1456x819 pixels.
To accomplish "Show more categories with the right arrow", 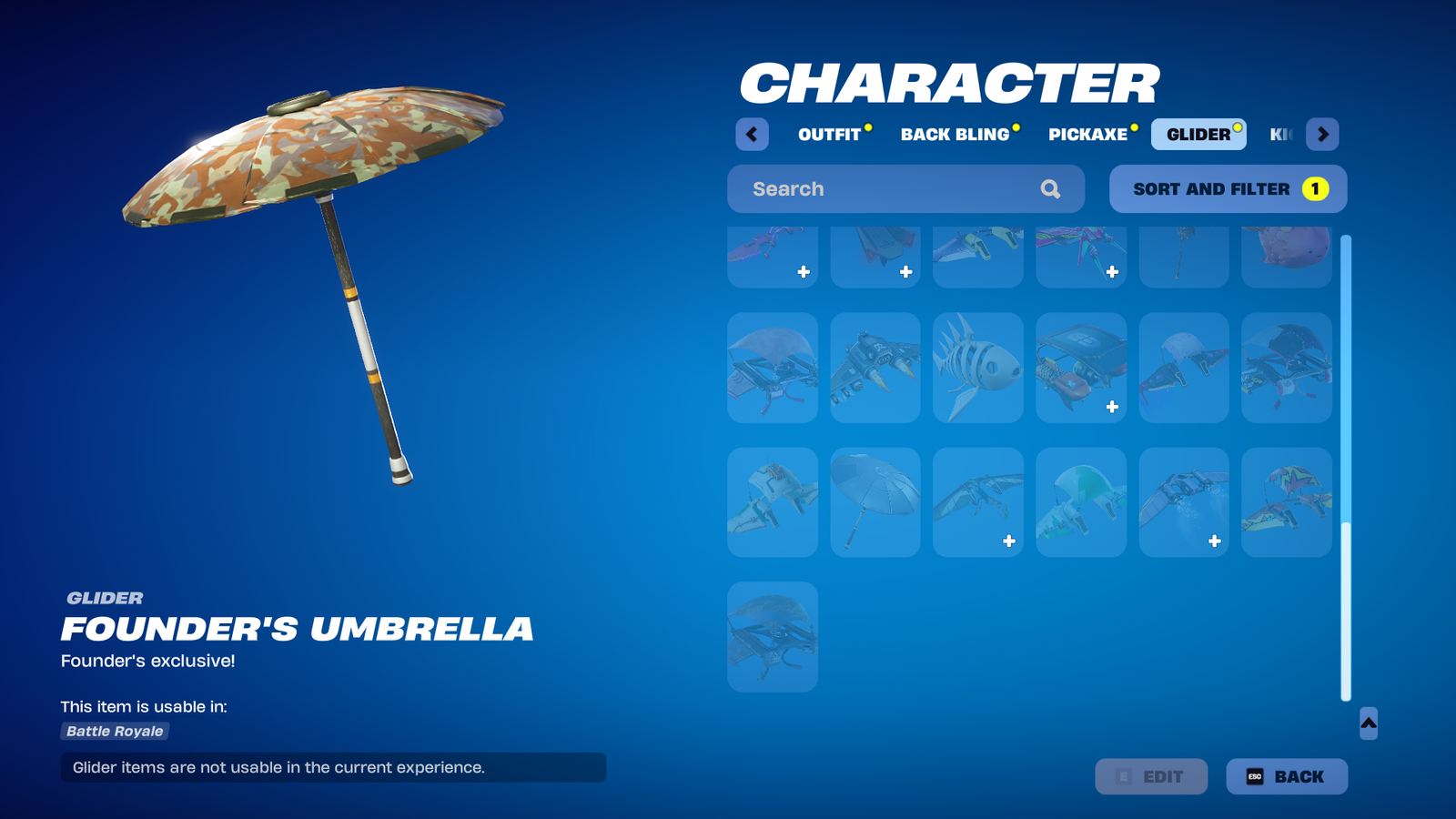I will 1322,135.
